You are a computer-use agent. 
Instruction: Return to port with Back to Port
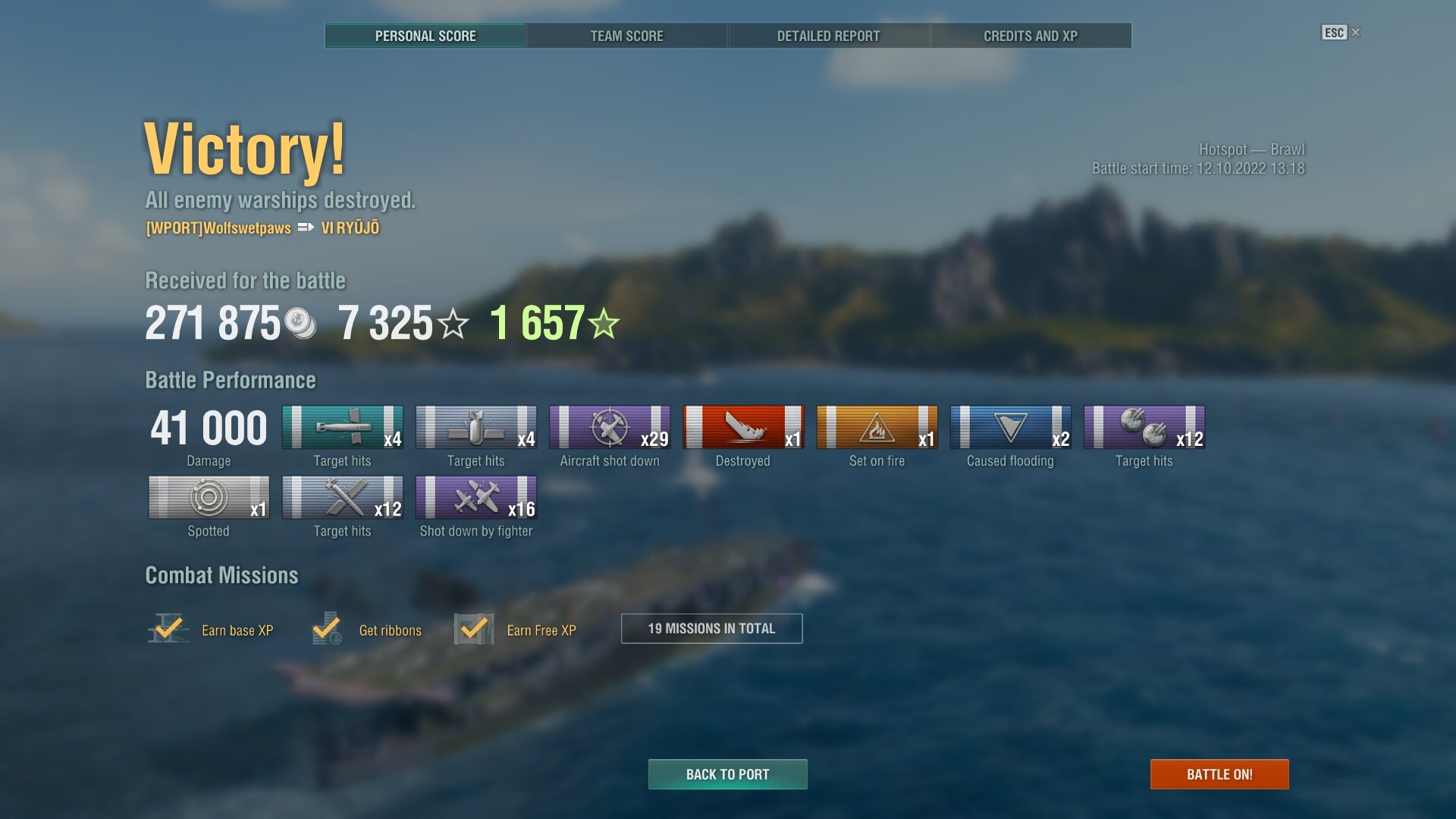[x=727, y=774]
